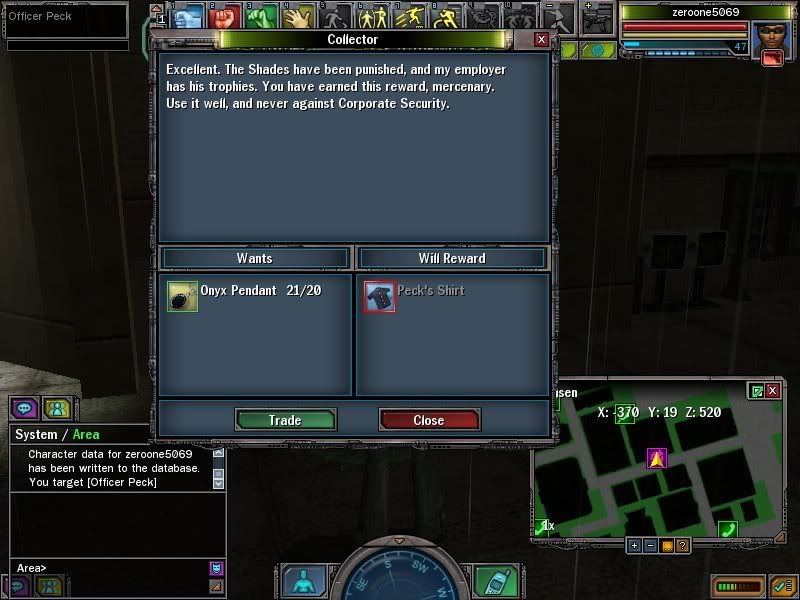The height and width of the screenshot is (600, 800).
Task: Click the red Close button in the Collector window
Action: pyautogui.click(x=429, y=420)
